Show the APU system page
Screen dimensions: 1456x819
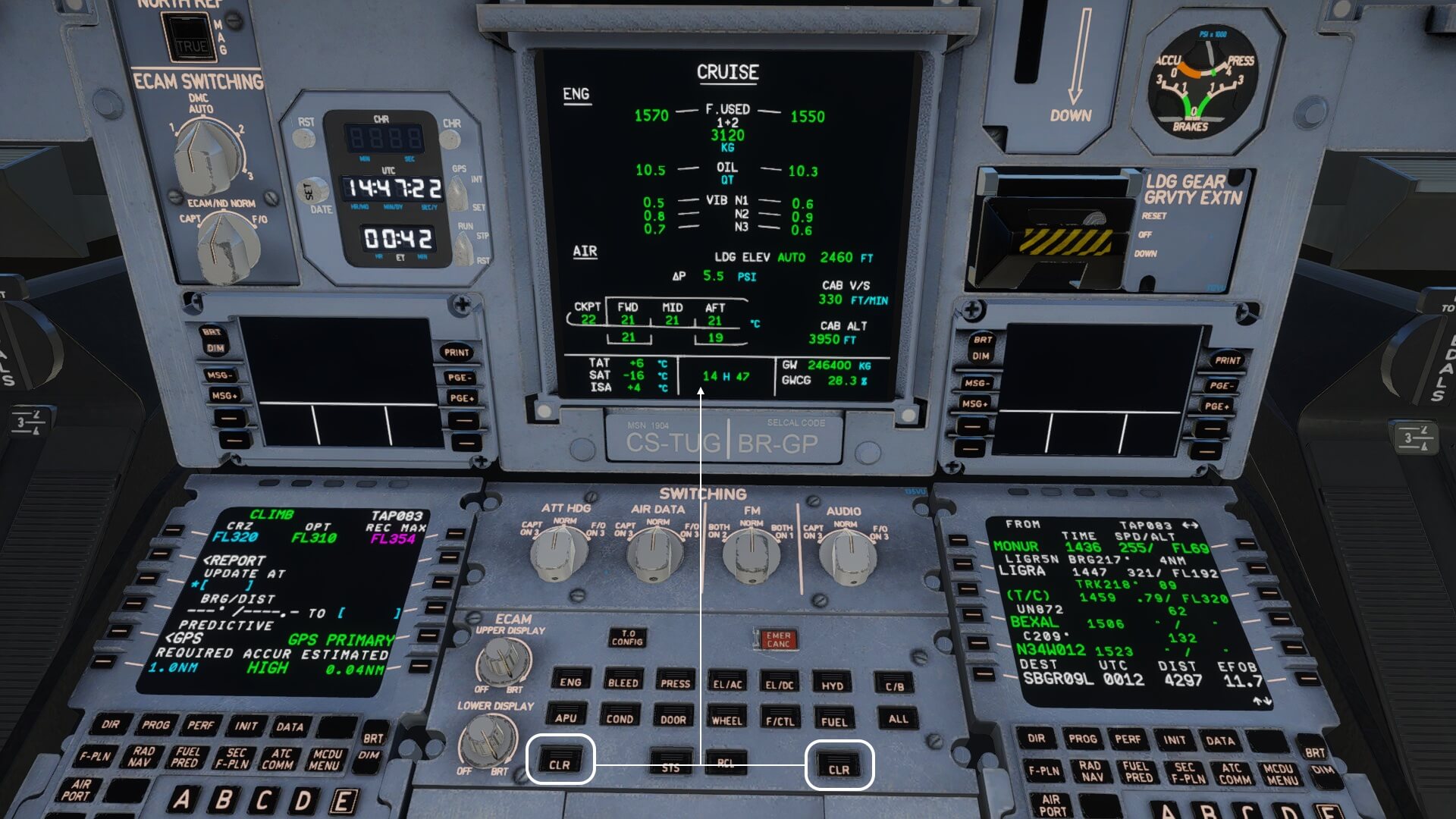pos(566,717)
